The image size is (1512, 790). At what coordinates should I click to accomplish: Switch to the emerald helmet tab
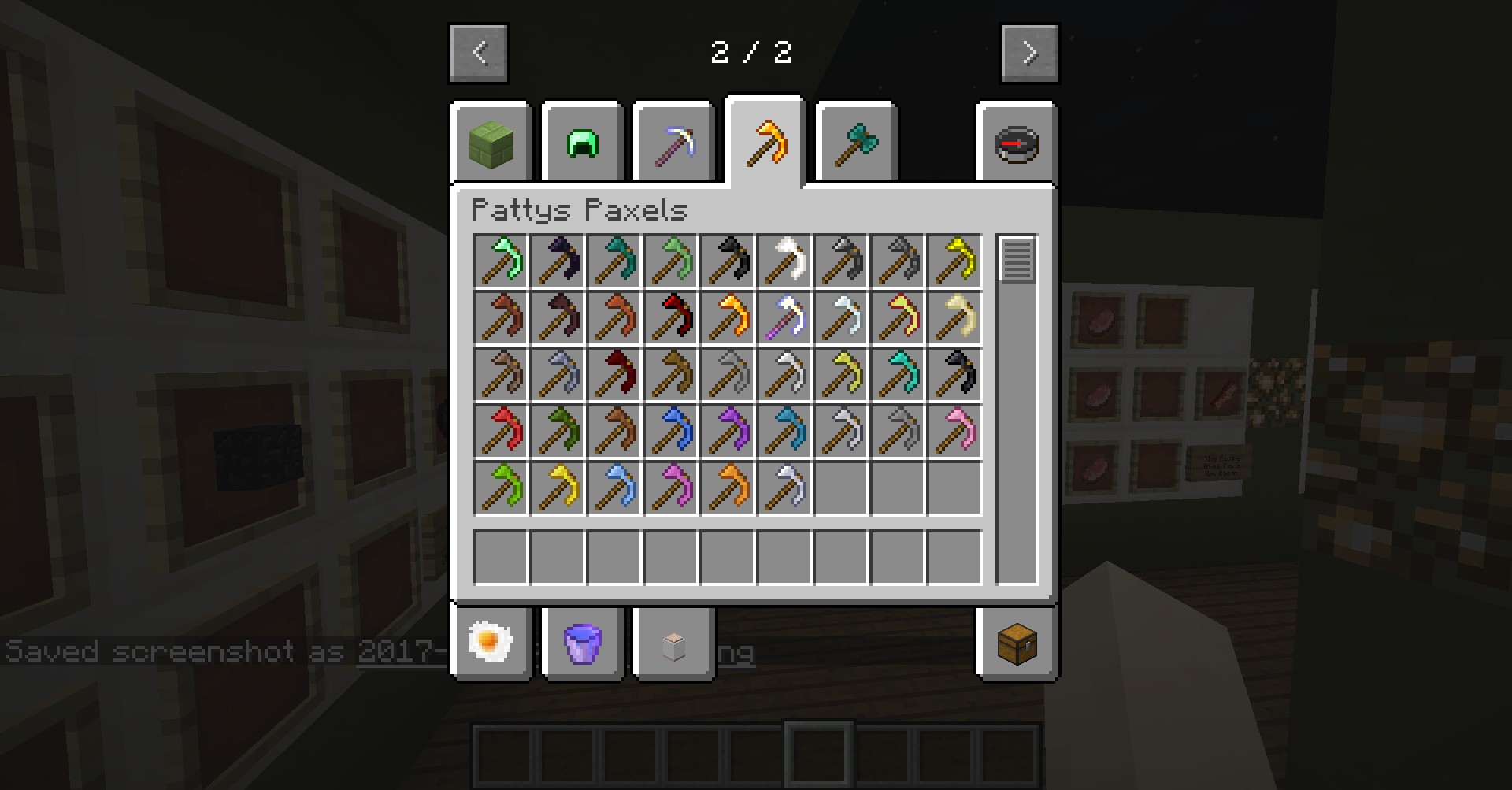583,143
